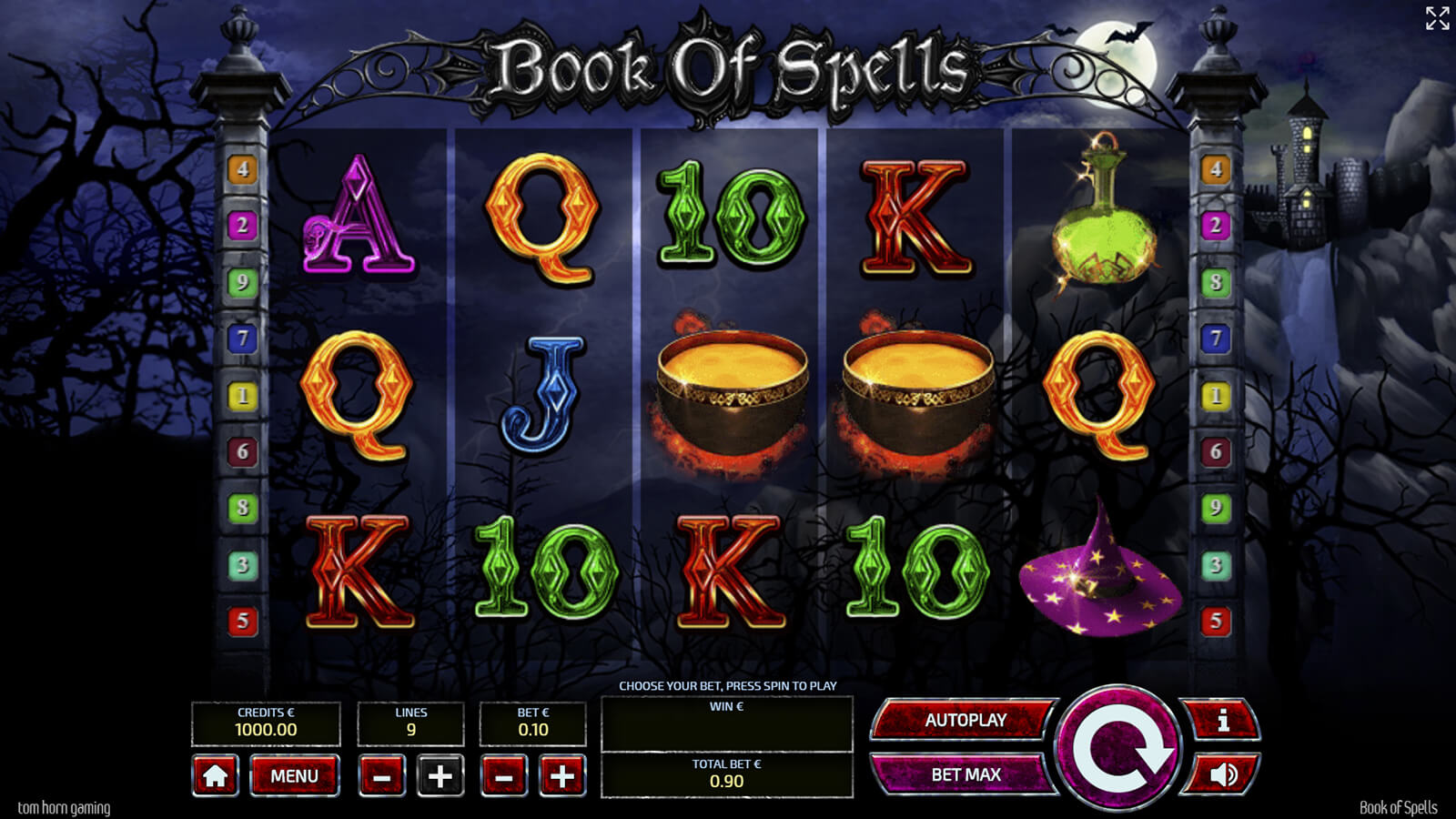Screen dimensions: 1456x819
Task: Start Autoplay mode
Action: 965,720
